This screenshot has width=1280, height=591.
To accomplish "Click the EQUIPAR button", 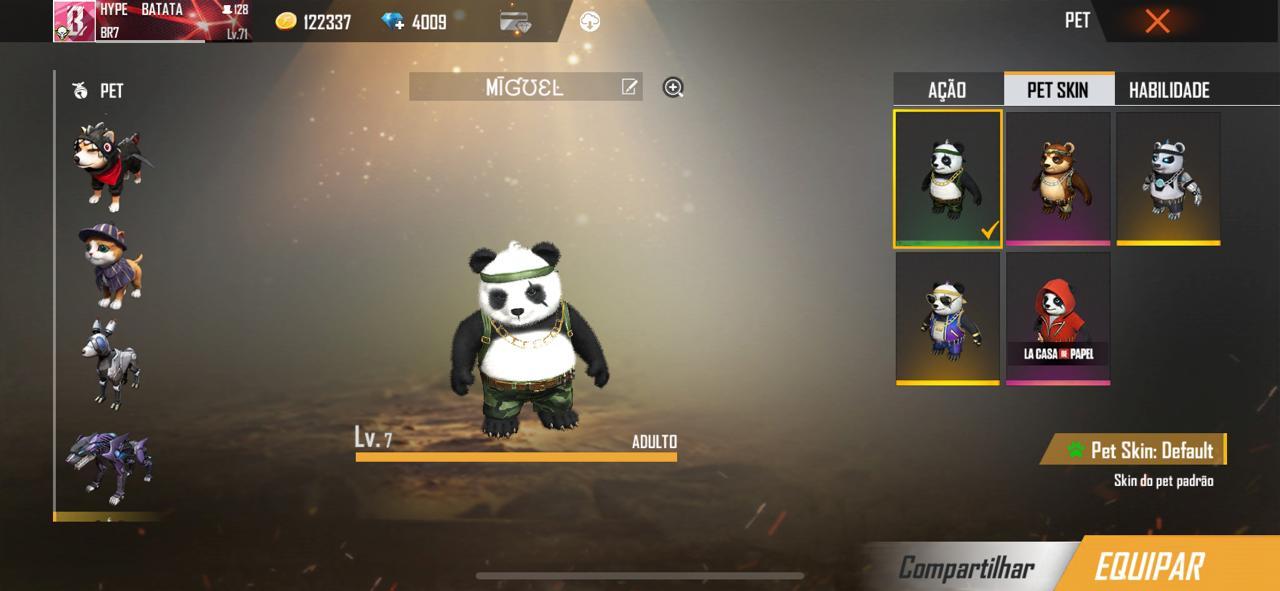I will (x=1150, y=567).
